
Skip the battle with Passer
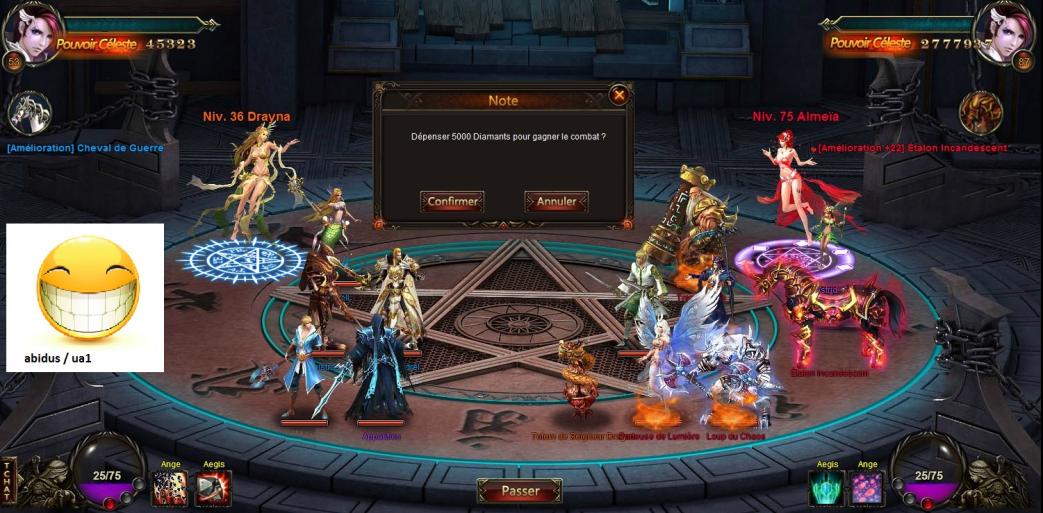tap(520, 491)
